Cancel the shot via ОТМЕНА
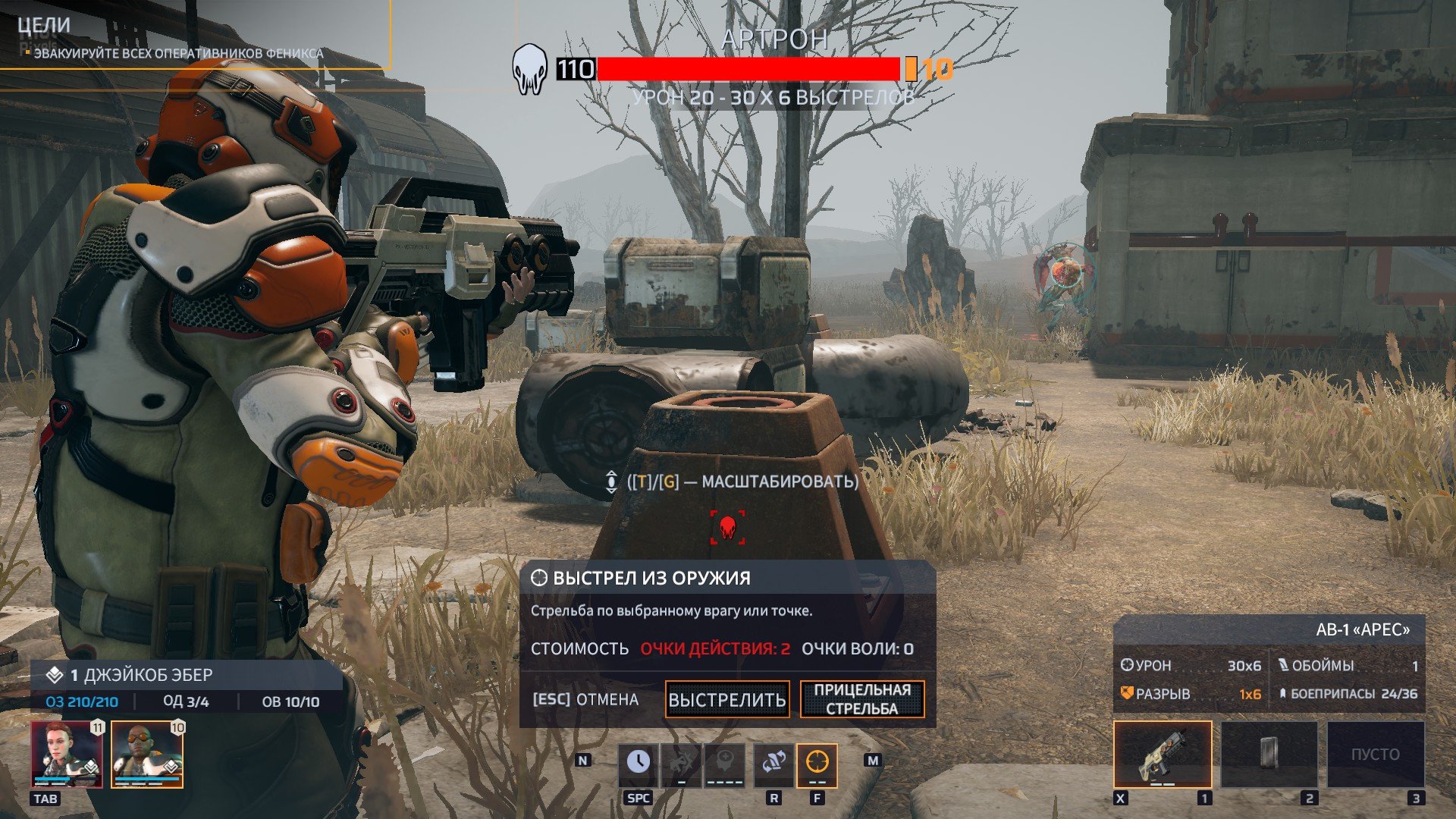1456x819 pixels. (x=585, y=699)
